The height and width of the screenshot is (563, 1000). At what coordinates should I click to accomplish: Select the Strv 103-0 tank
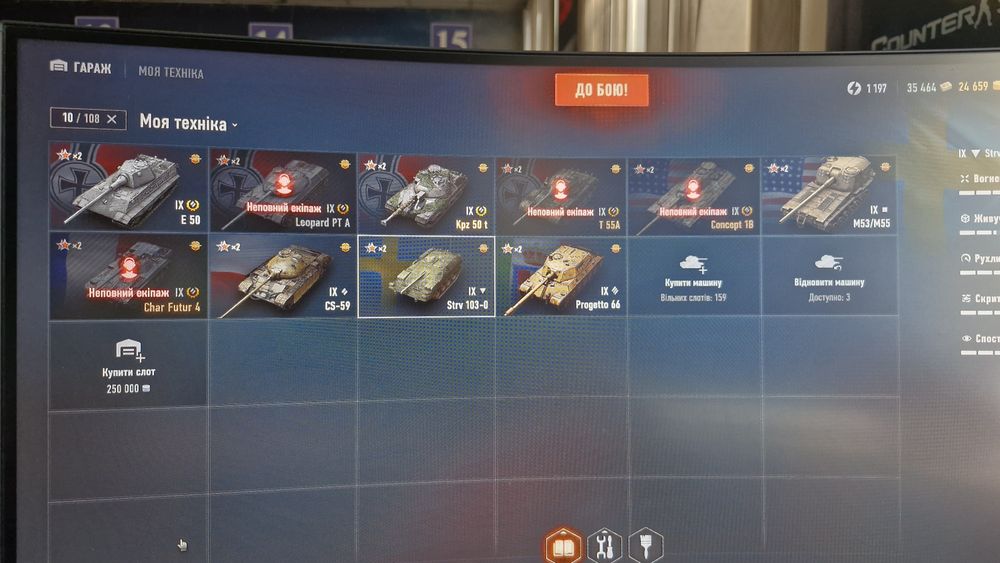[427, 276]
